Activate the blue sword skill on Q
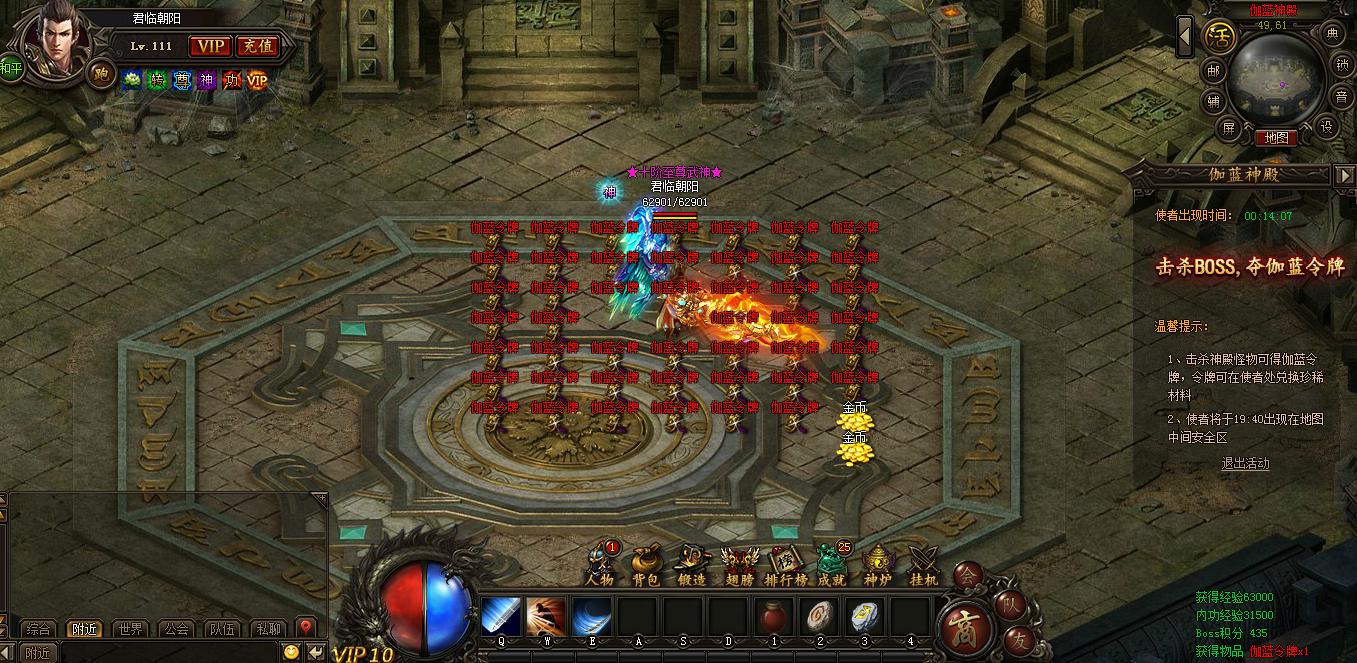The height and width of the screenshot is (663, 1357). click(x=500, y=616)
